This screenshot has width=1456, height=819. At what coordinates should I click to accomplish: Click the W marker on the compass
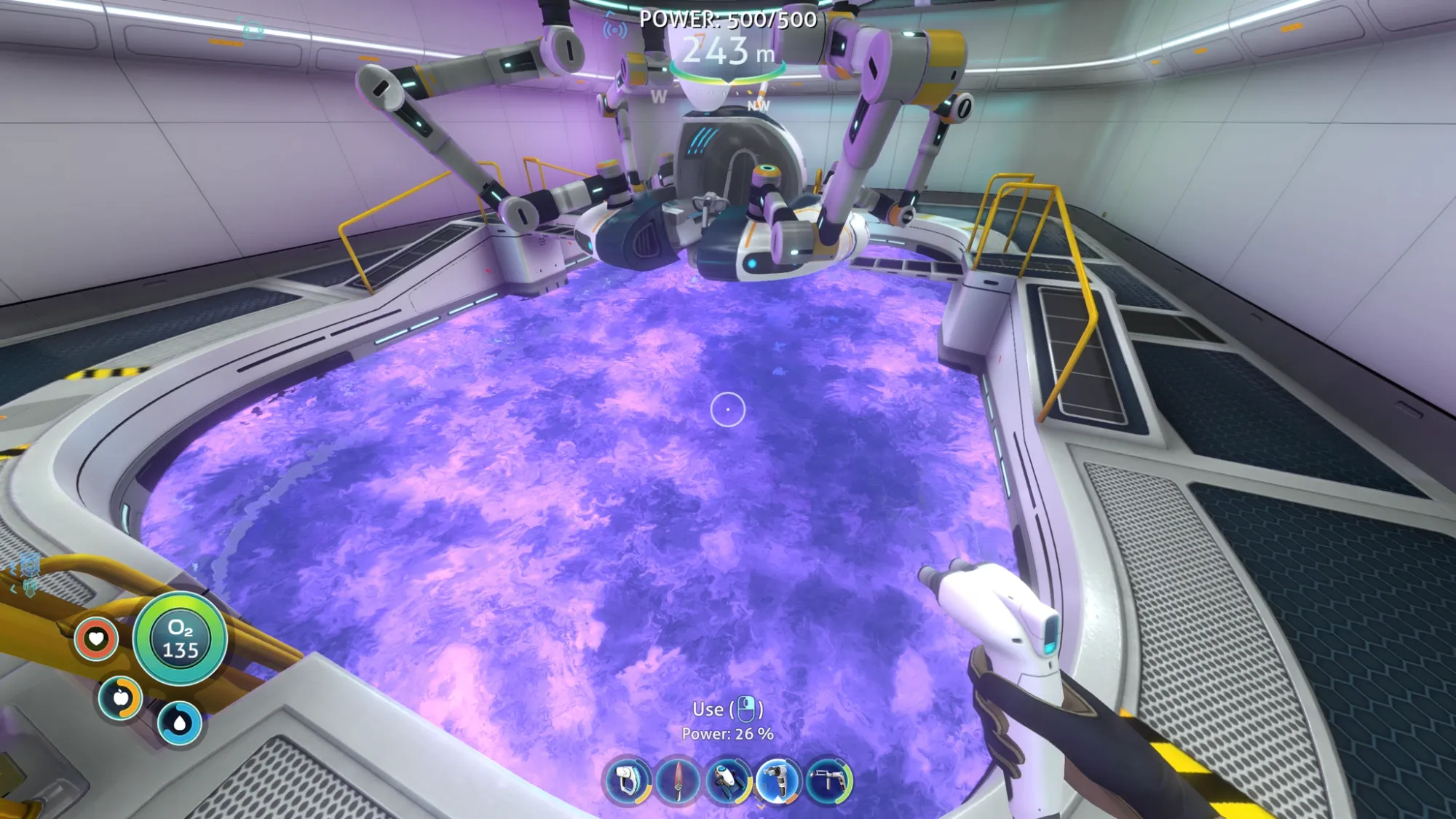pyautogui.click(x=660, y=95)
